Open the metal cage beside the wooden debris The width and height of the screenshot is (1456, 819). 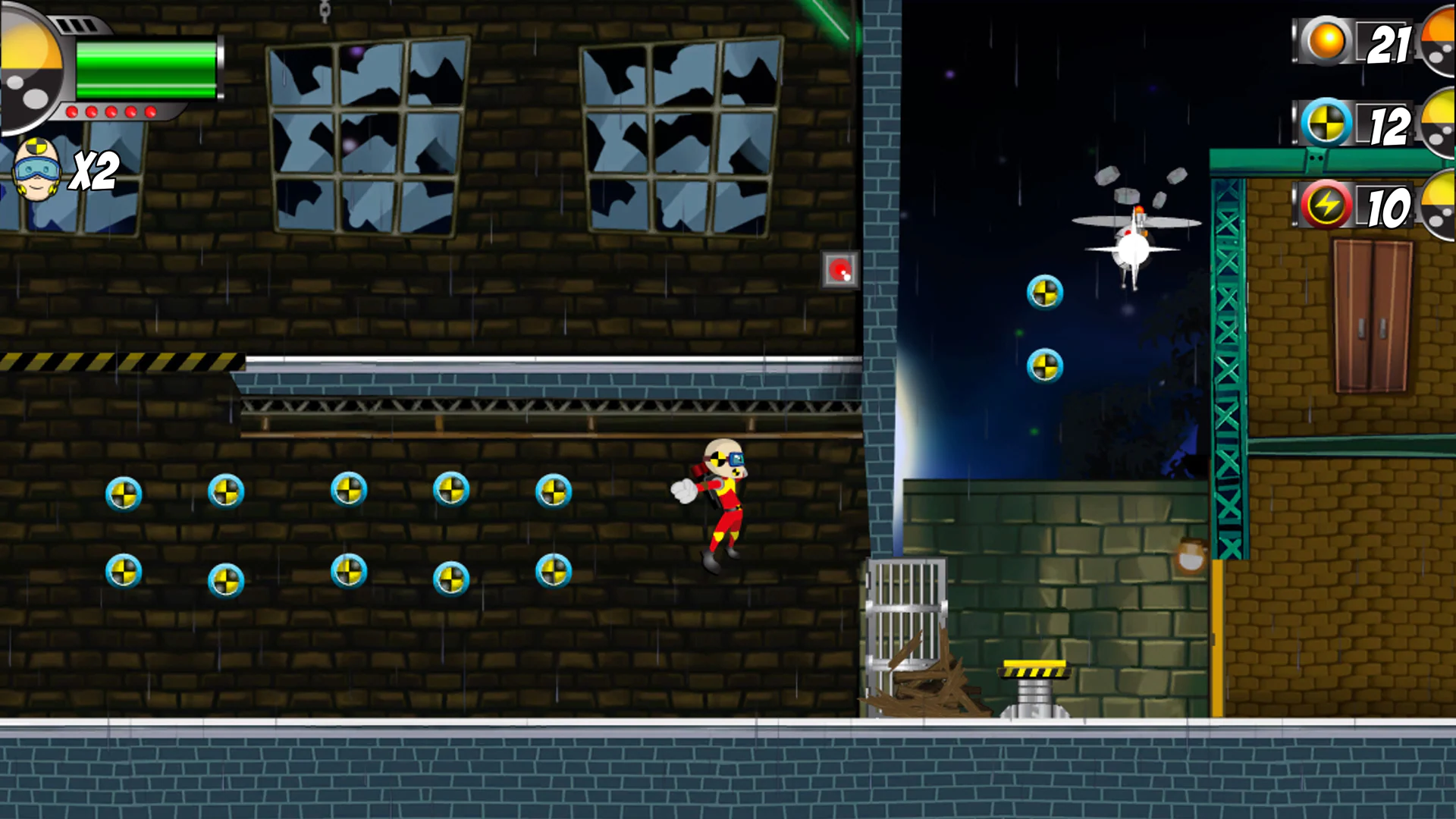pyautogui.click(x=905, y=629)
